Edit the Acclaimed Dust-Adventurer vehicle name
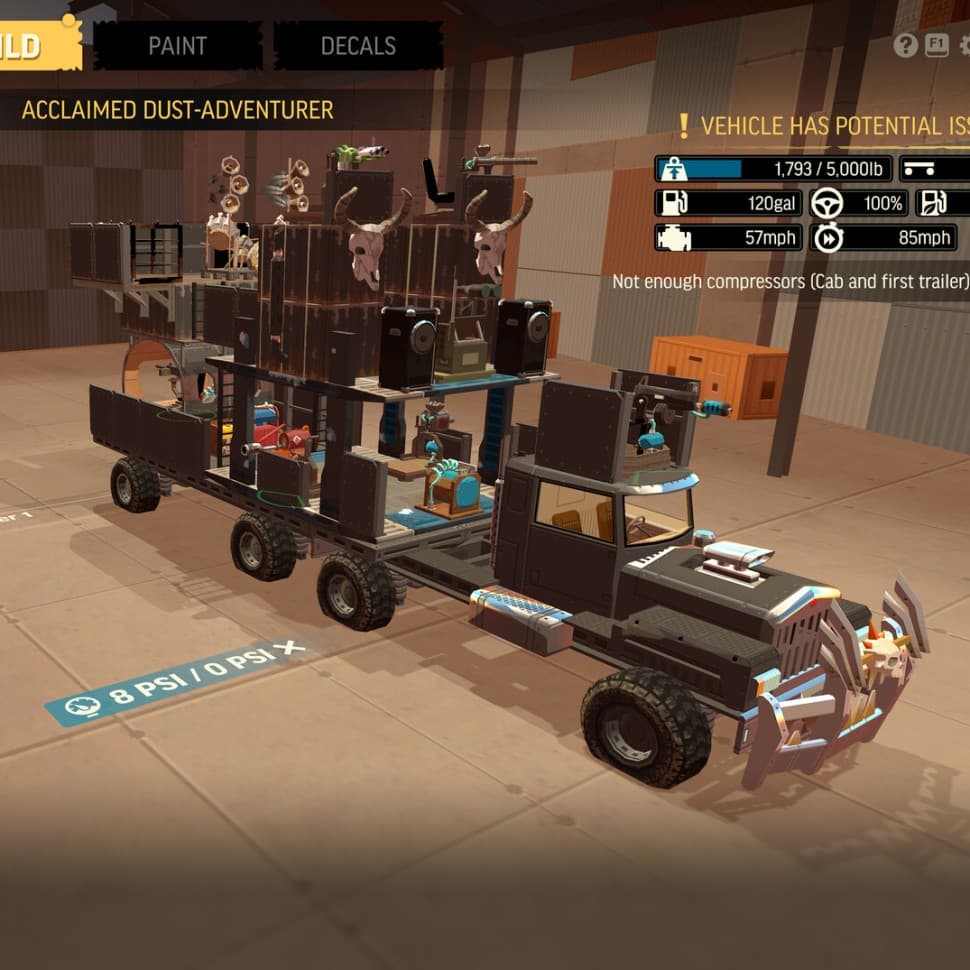The width and height of the screenshot is (970, 970). 178,110
